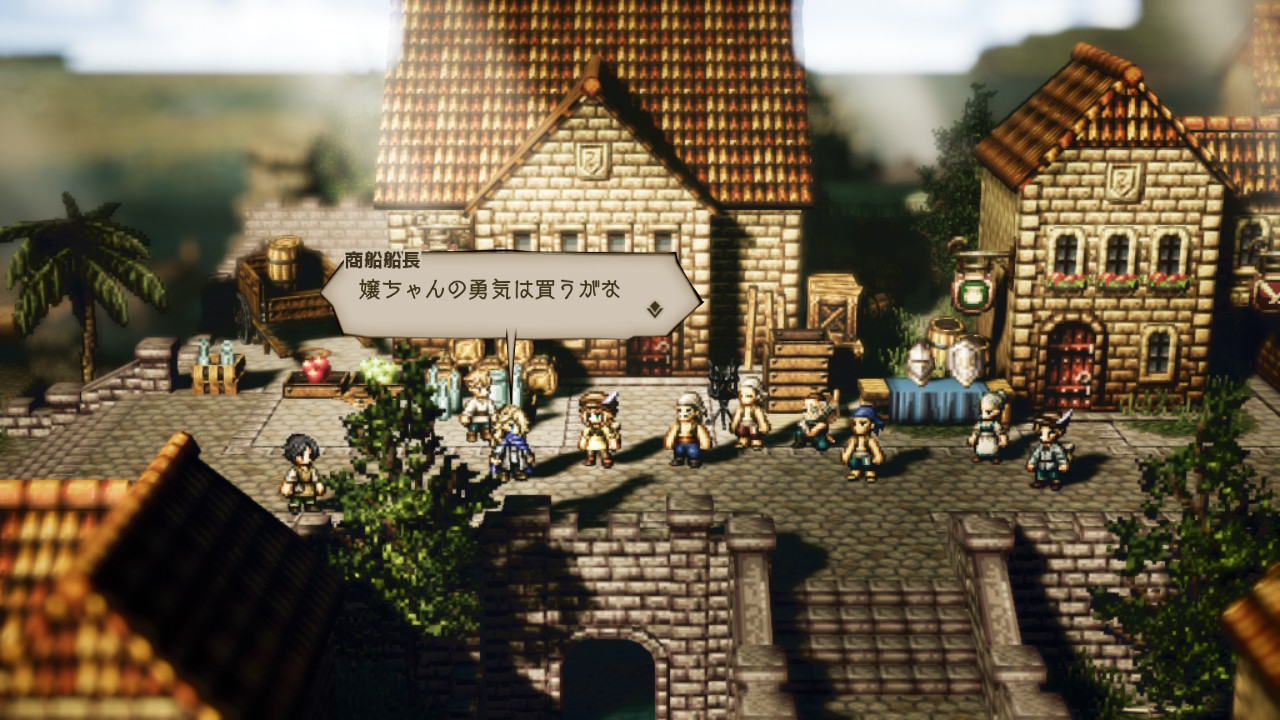Advance dialogue with the diamond arrow indicator
Screen dimensions: 1280x720
pos(655,309)
